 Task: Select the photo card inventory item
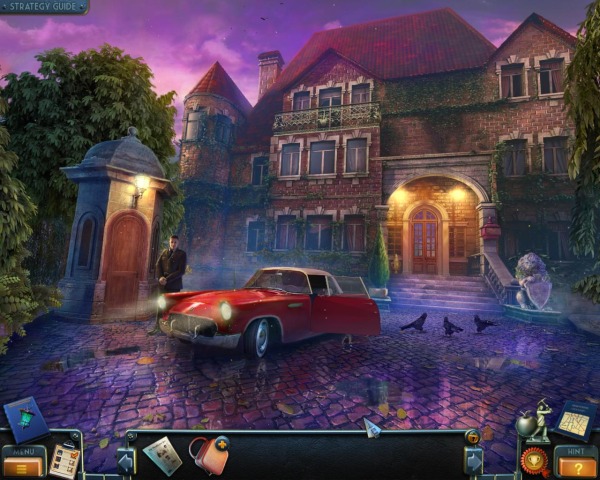161,455
